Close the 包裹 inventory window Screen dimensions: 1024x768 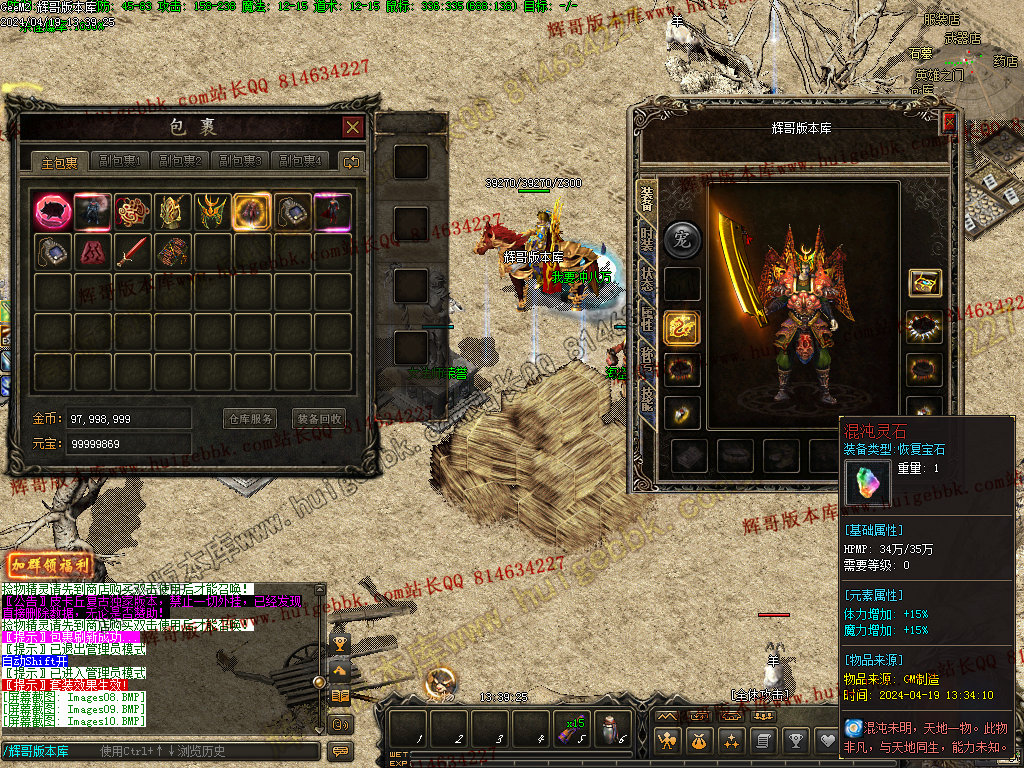pyautogui.click(x=352, y=127)
